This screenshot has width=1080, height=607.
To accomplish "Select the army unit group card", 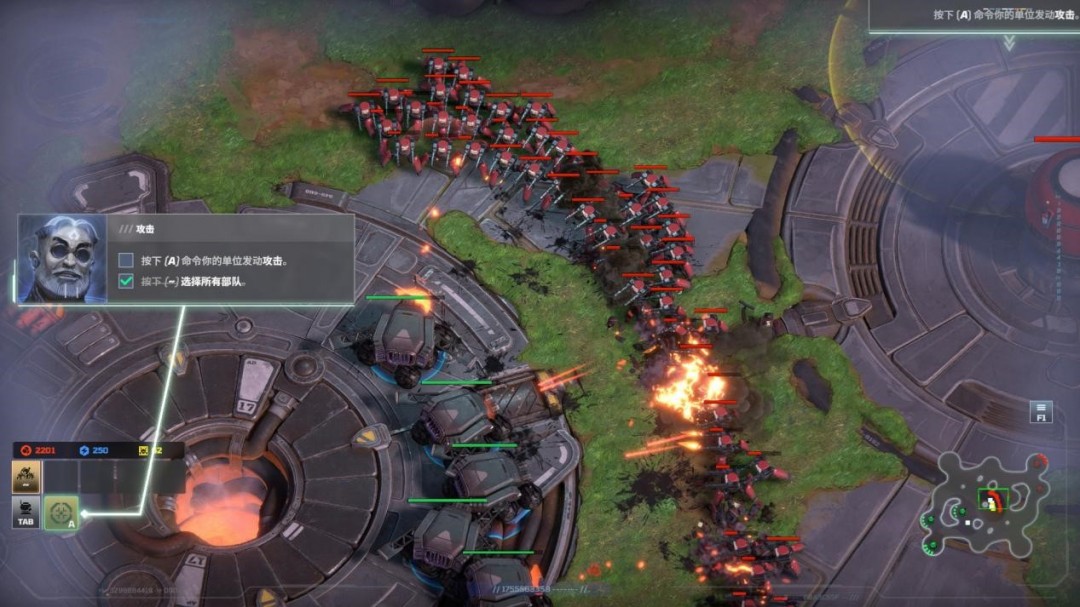I will point(26,478).
